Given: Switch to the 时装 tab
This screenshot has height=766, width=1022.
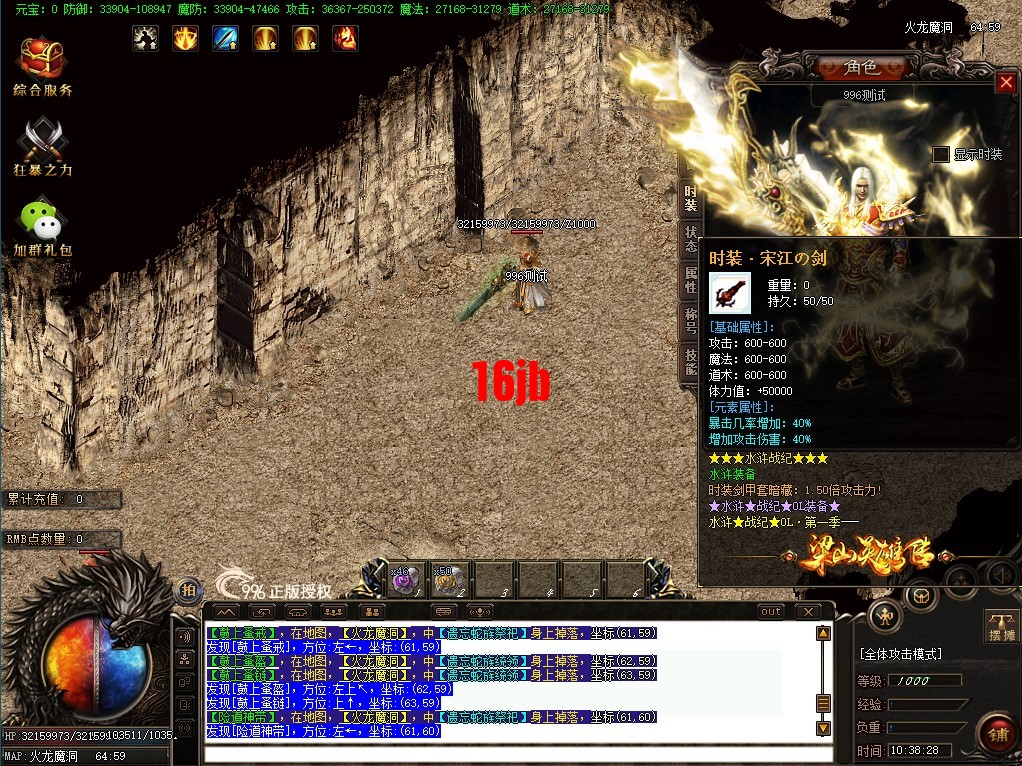Looking at the screenshot, I should 690,198.
